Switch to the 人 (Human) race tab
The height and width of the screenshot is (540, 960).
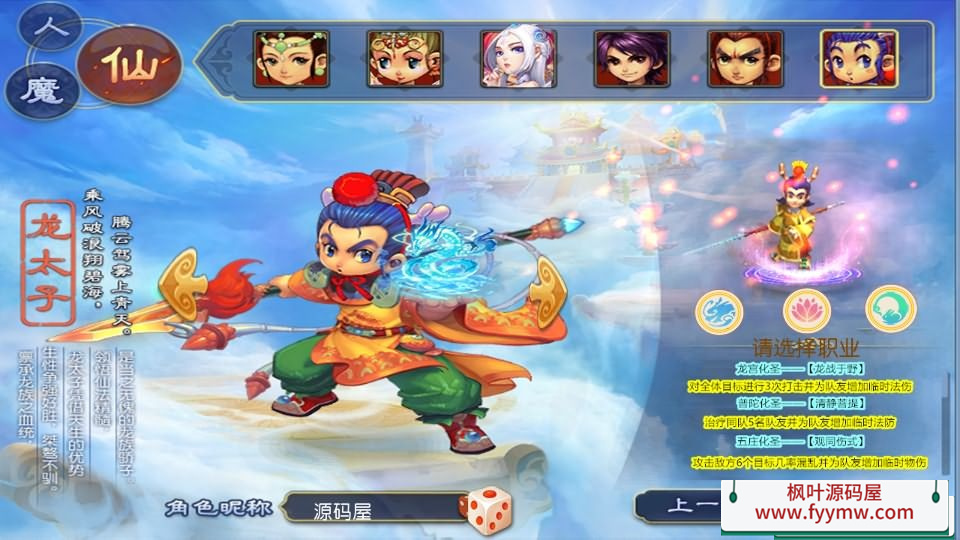[50, 27]
